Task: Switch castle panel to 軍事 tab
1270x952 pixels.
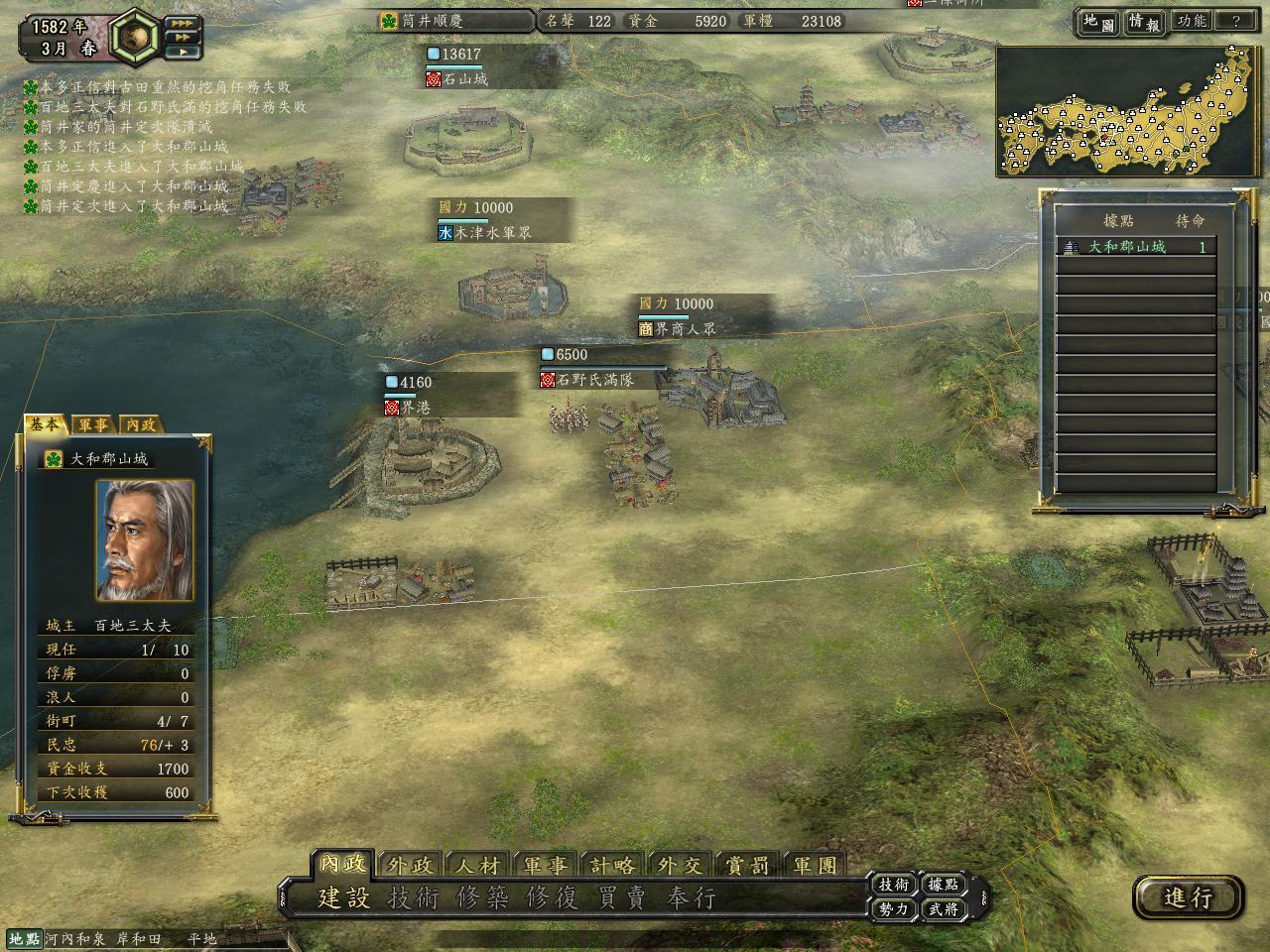Action: (93, 424)
